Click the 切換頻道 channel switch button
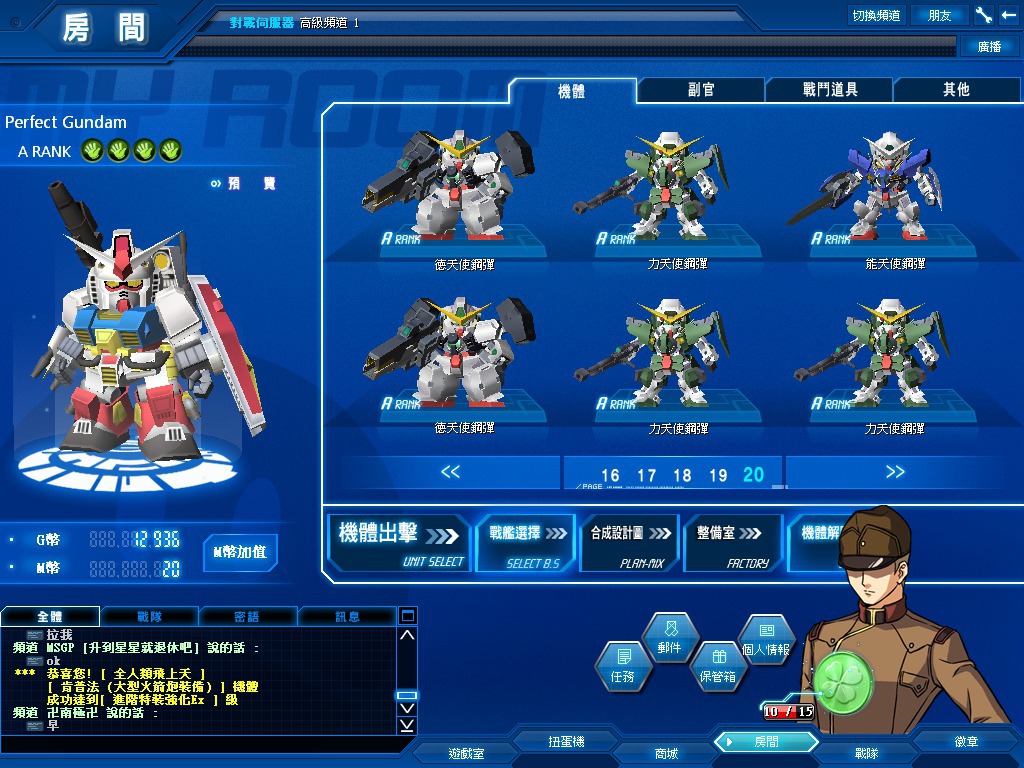 876,15
